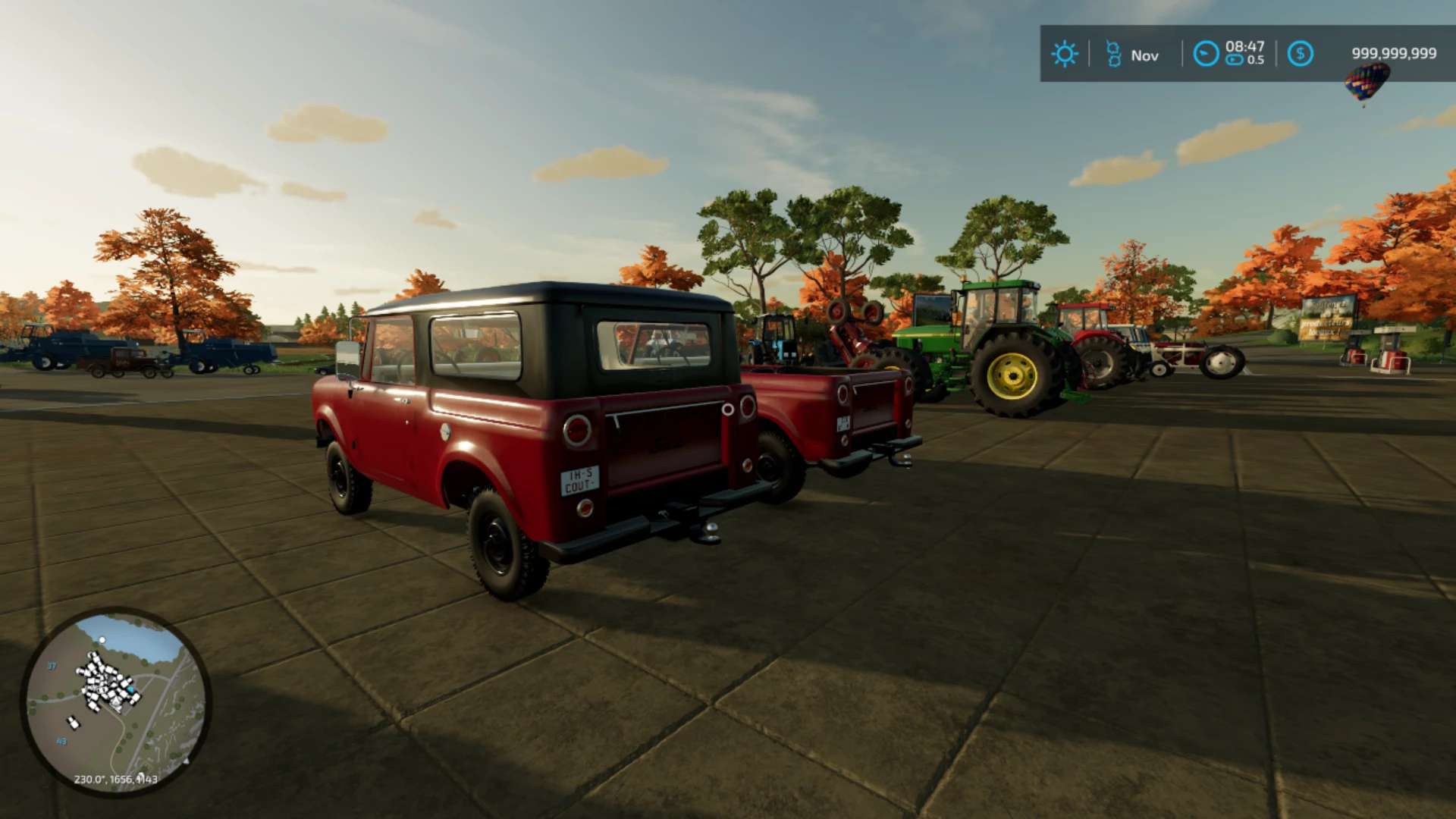The image size is (1456, 819).
Task: Click the sunny weather icon
Action: [1064, 54]
